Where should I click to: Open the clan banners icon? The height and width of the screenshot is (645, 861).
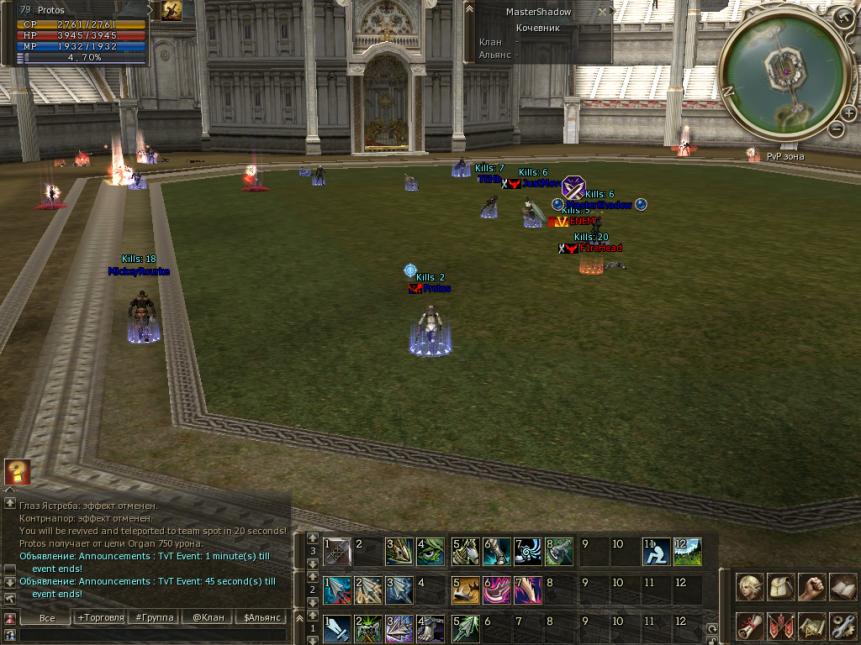pos(781,625)
